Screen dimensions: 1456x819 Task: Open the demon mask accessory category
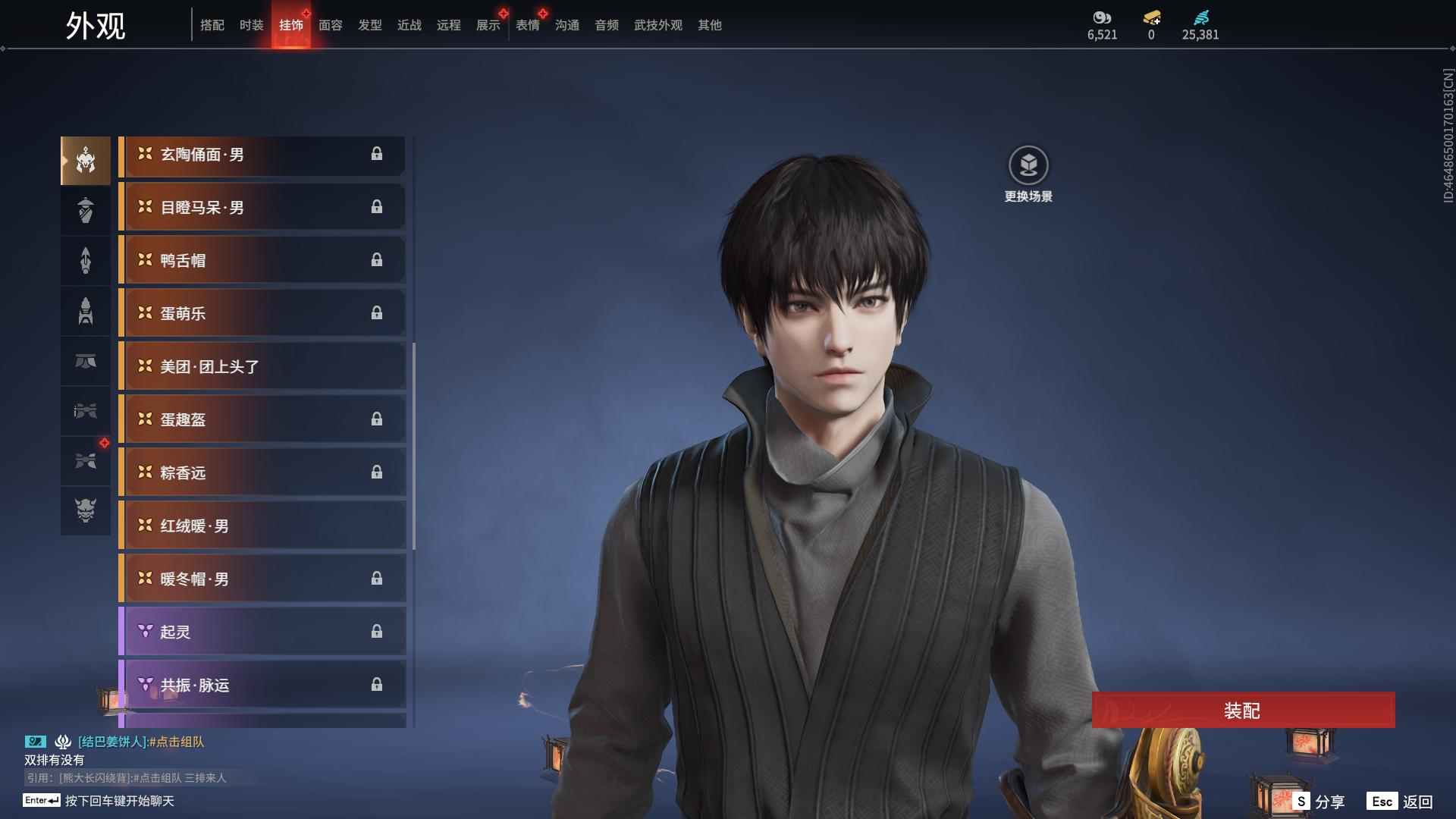(86, 510)
